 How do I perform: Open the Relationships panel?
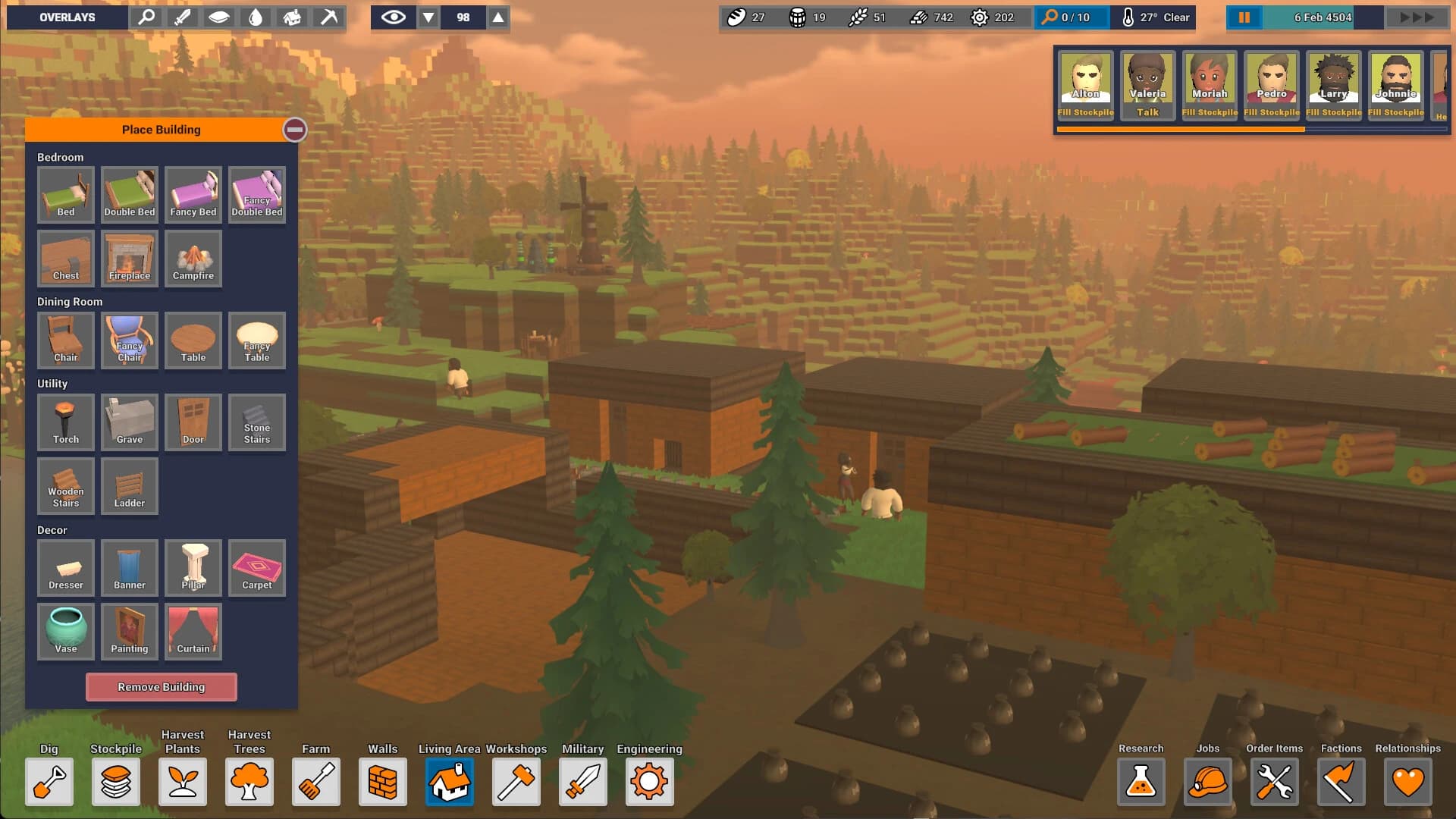click(x=1408, y=782)
